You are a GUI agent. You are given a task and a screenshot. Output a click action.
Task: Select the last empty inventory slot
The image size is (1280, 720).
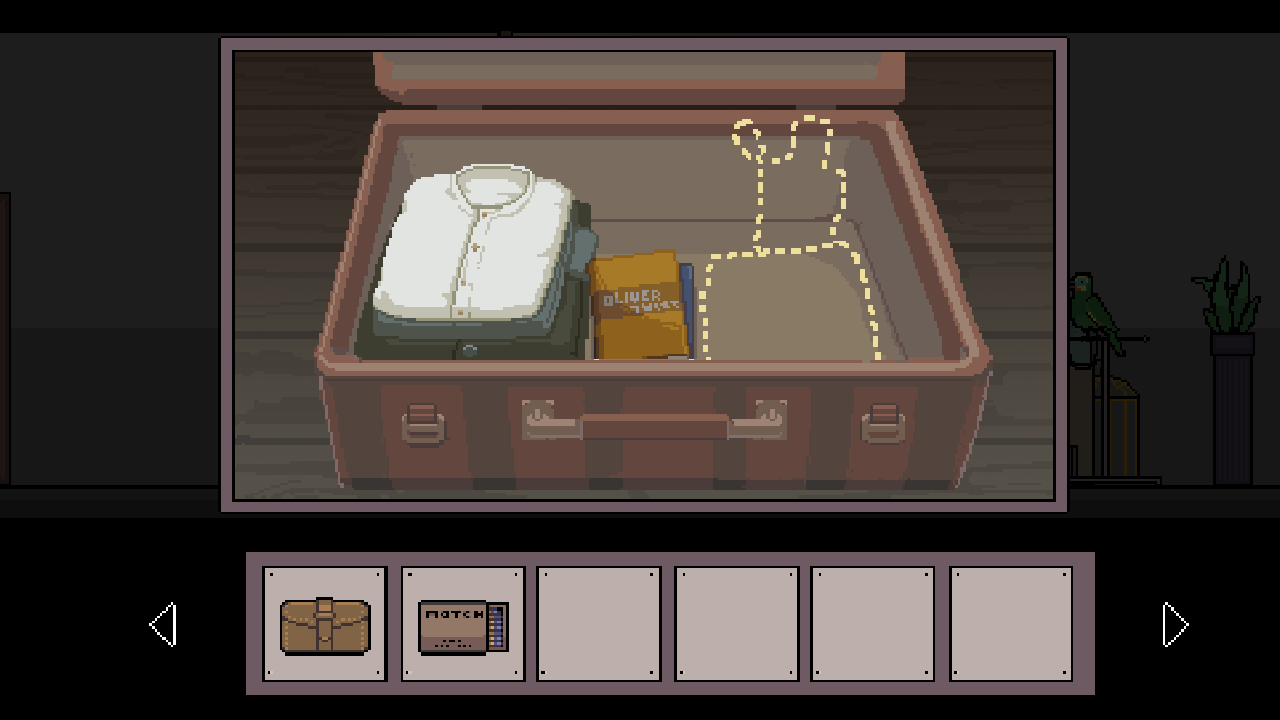coord(1010,624)
